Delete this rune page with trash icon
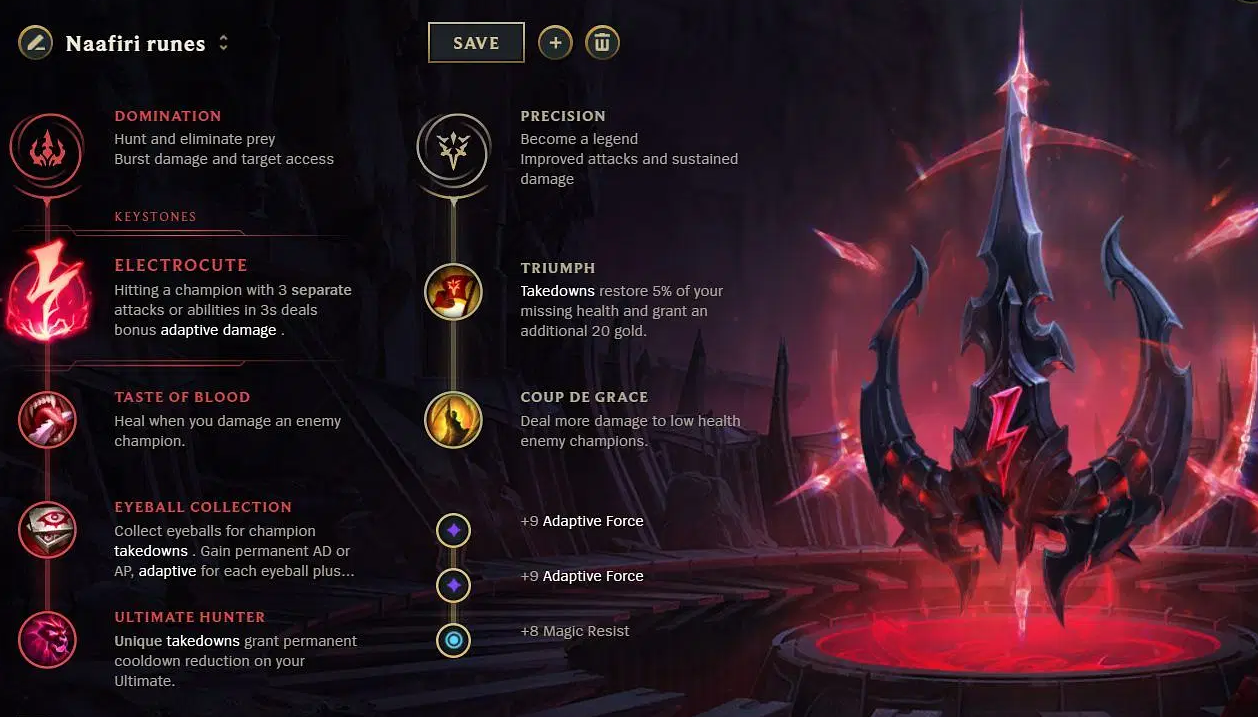Viewport: 1258px width, 717px height. [602, 43]
